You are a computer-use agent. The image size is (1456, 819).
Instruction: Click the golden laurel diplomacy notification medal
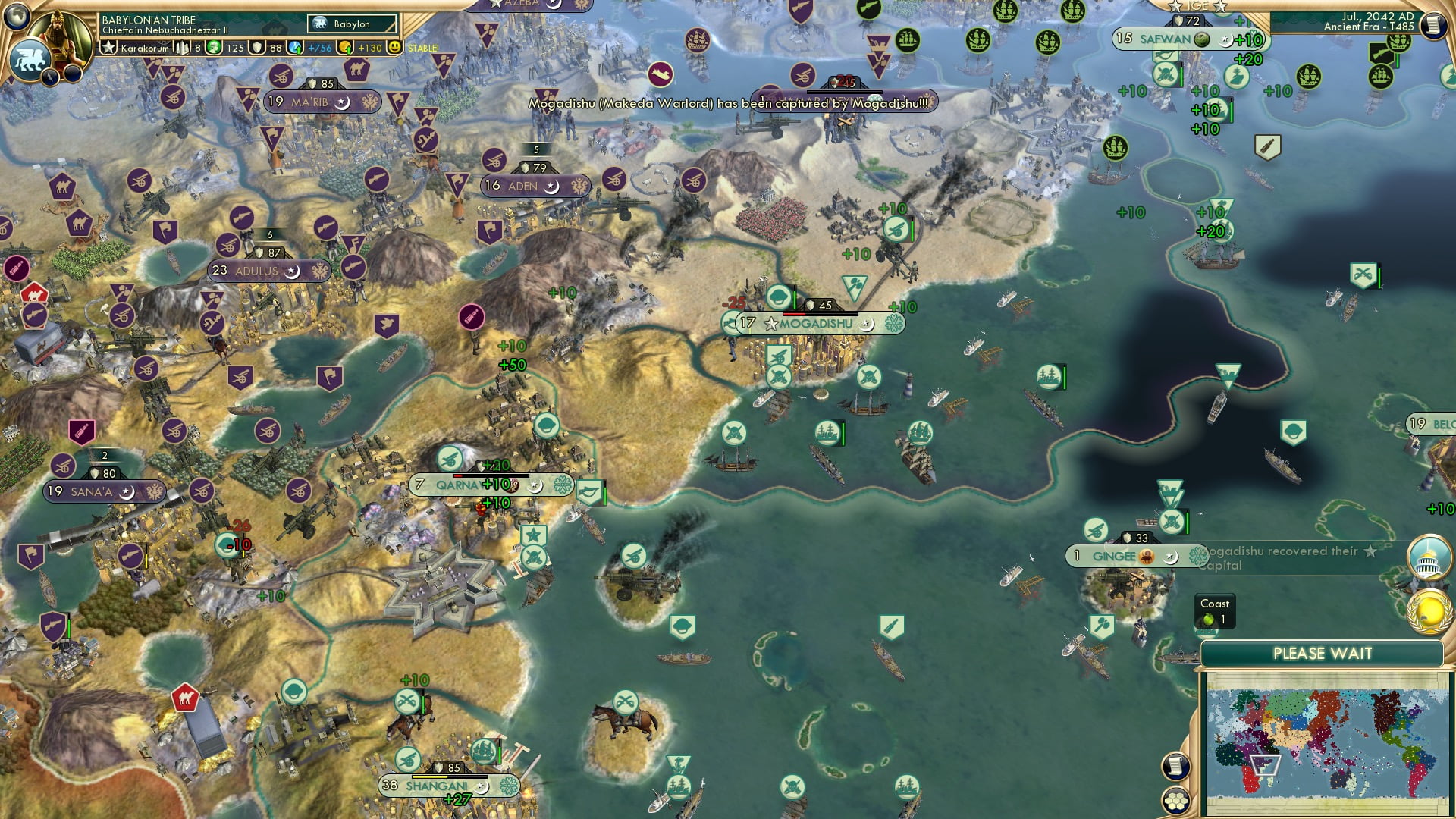1431,613
